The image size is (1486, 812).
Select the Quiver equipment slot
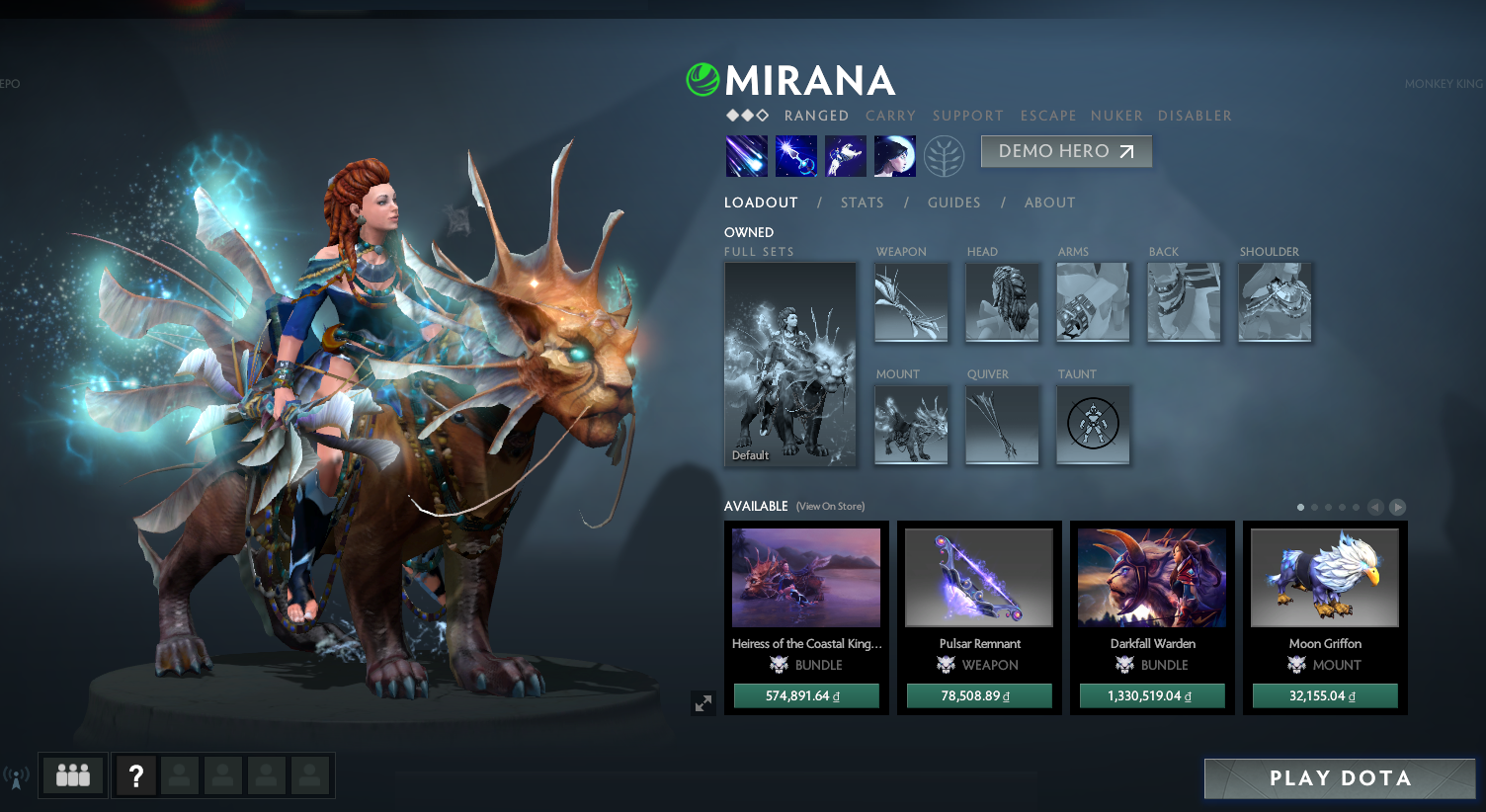click(1002, 425)
